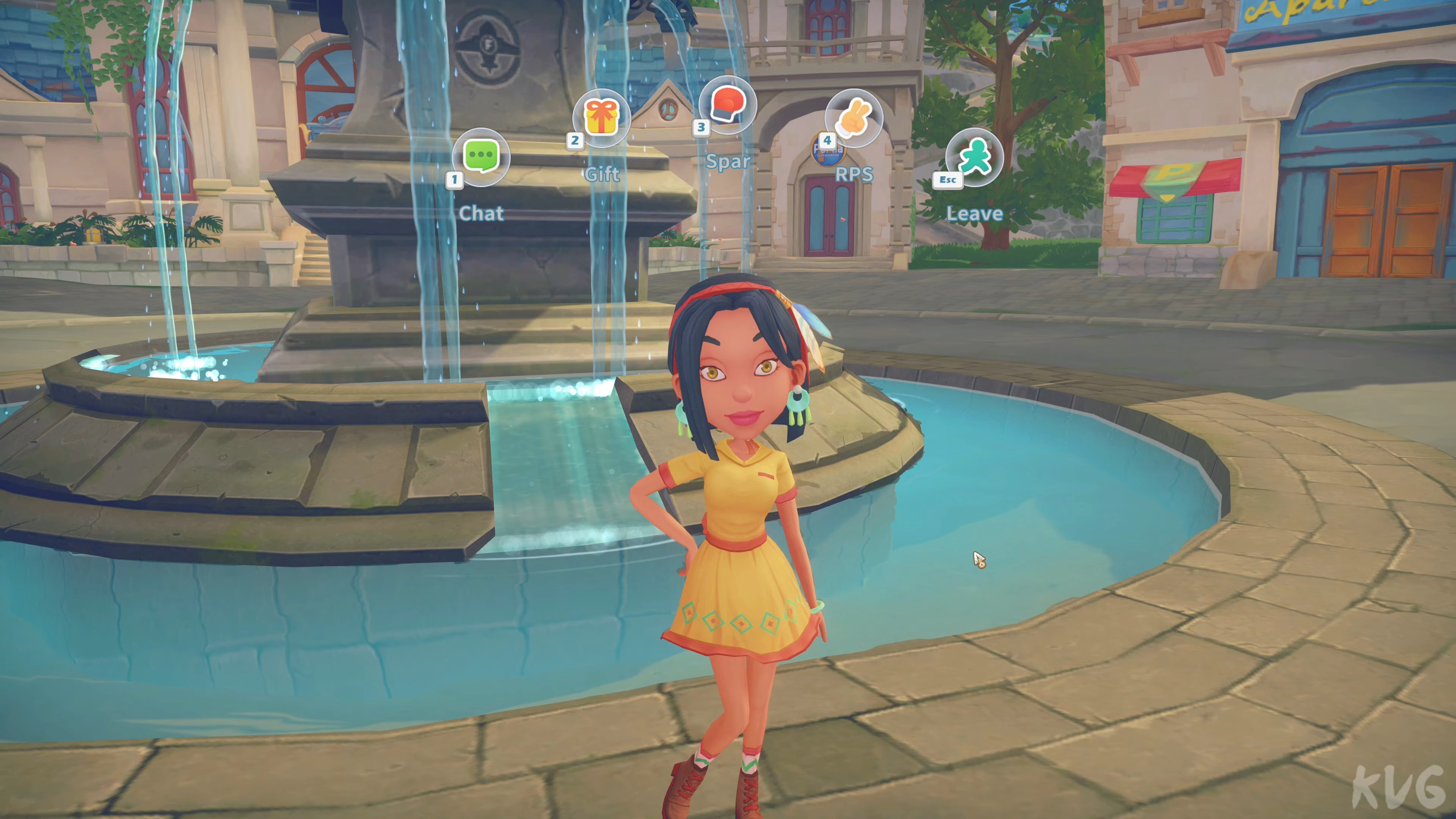This screenshot has height=819, width=1456.
Task: Click the Leave text label
Action: (976, 213)
